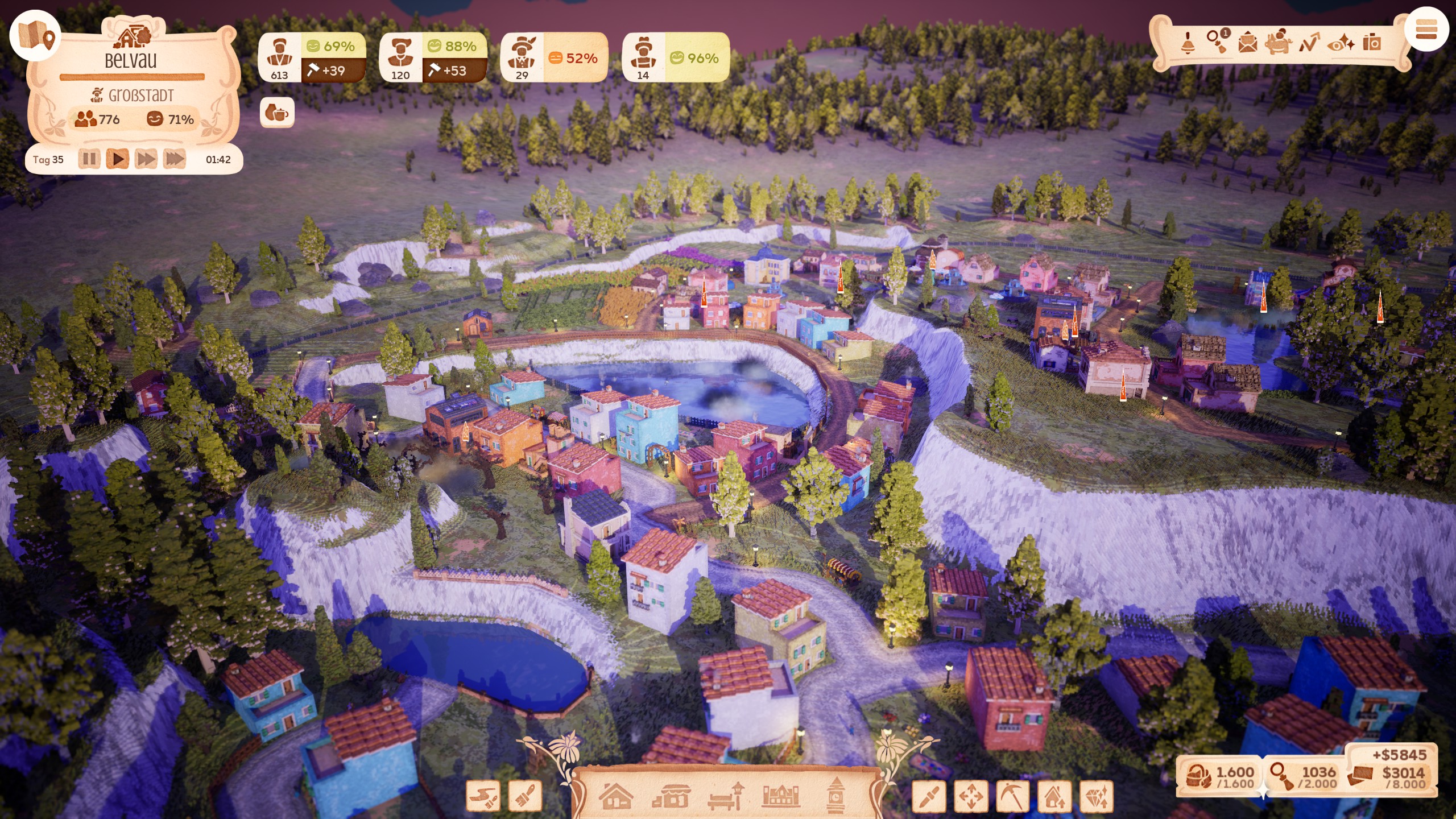Viewport: 1456px width, 819px height.
Task: Open the pottery goods icon below population
Action: click(x=277, y=113)
